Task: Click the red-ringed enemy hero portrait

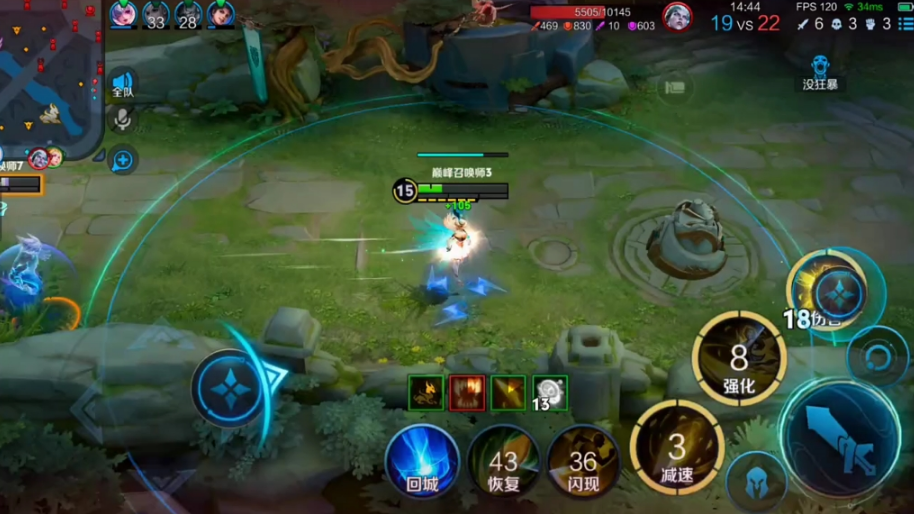Action: coord(677,17)
